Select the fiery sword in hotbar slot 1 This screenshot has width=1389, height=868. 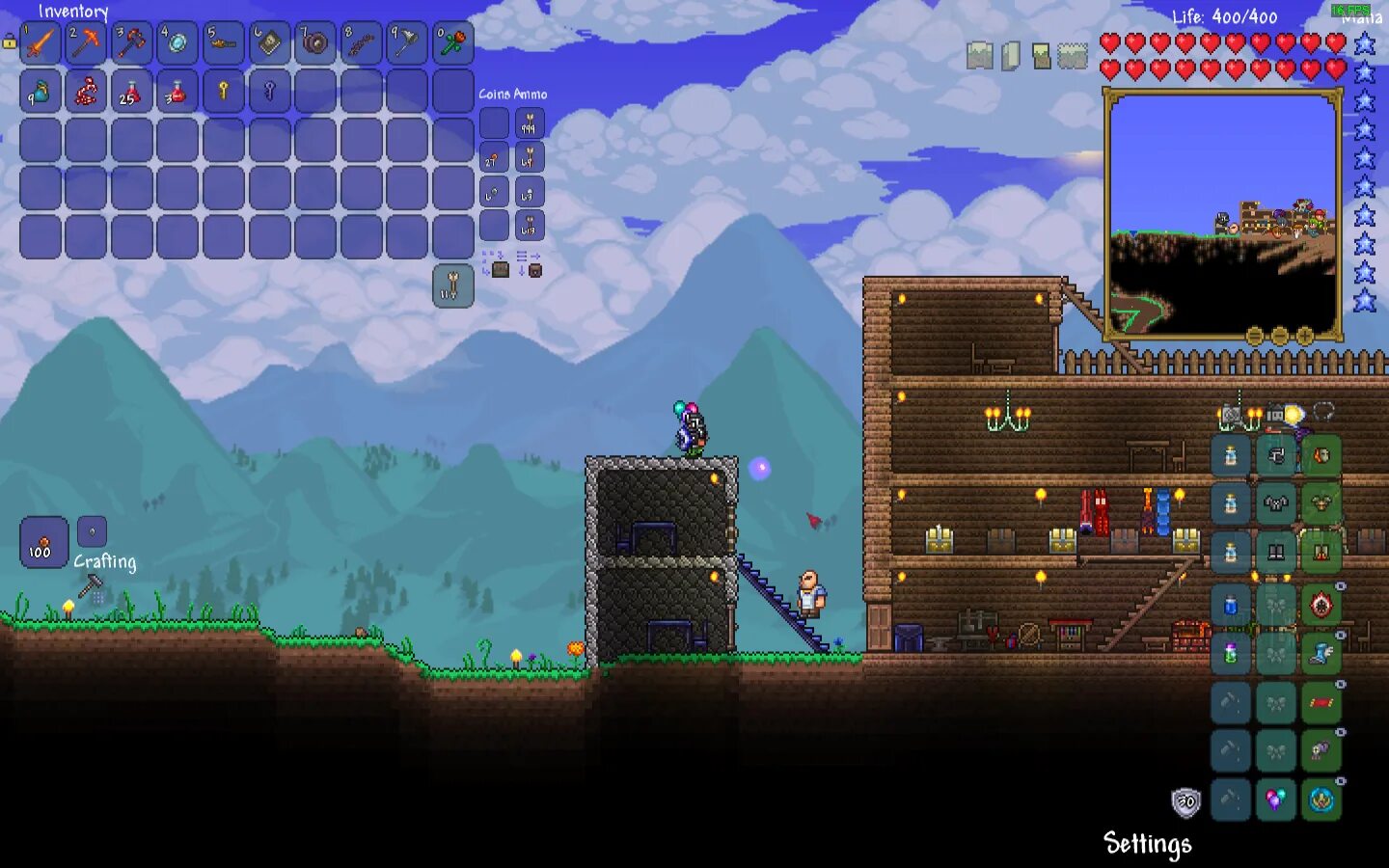tap(41, 43)
